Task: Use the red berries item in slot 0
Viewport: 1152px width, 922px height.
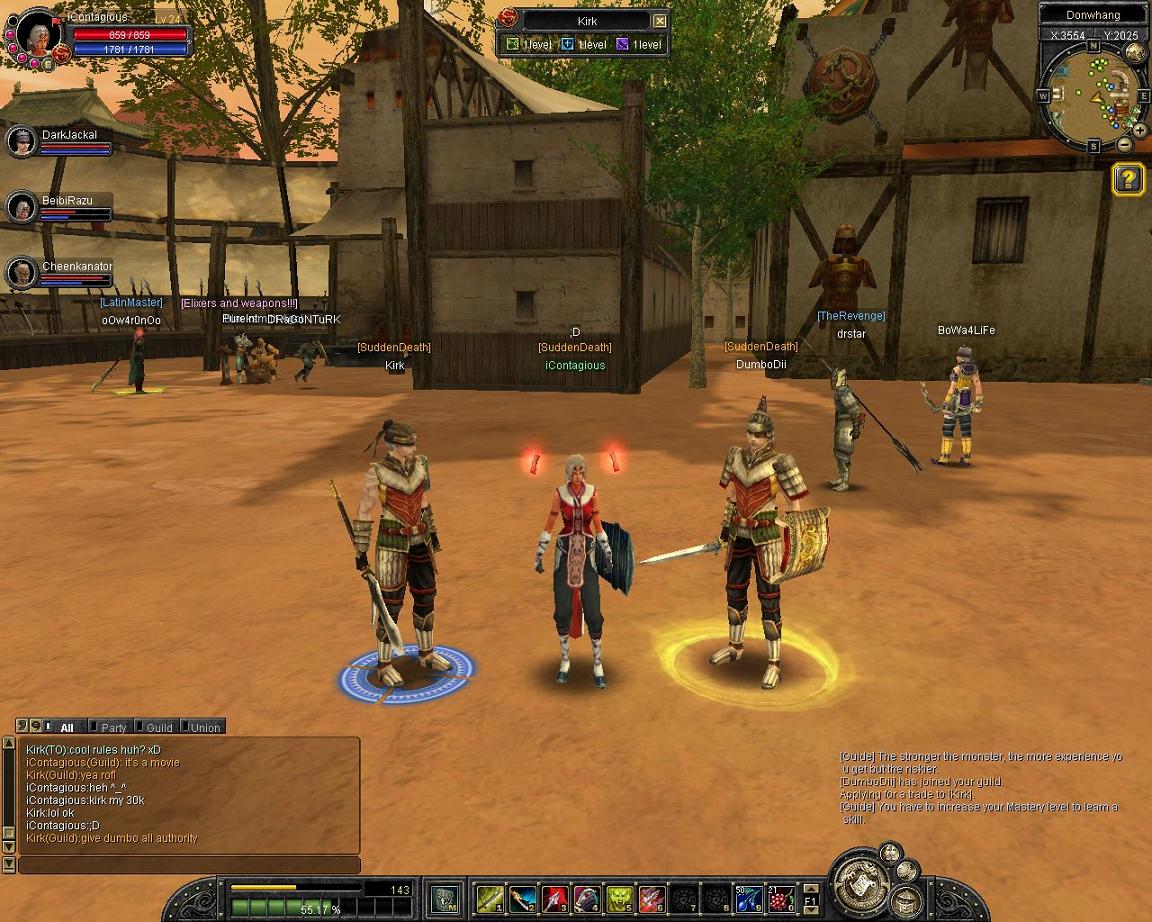Action: 781,899
